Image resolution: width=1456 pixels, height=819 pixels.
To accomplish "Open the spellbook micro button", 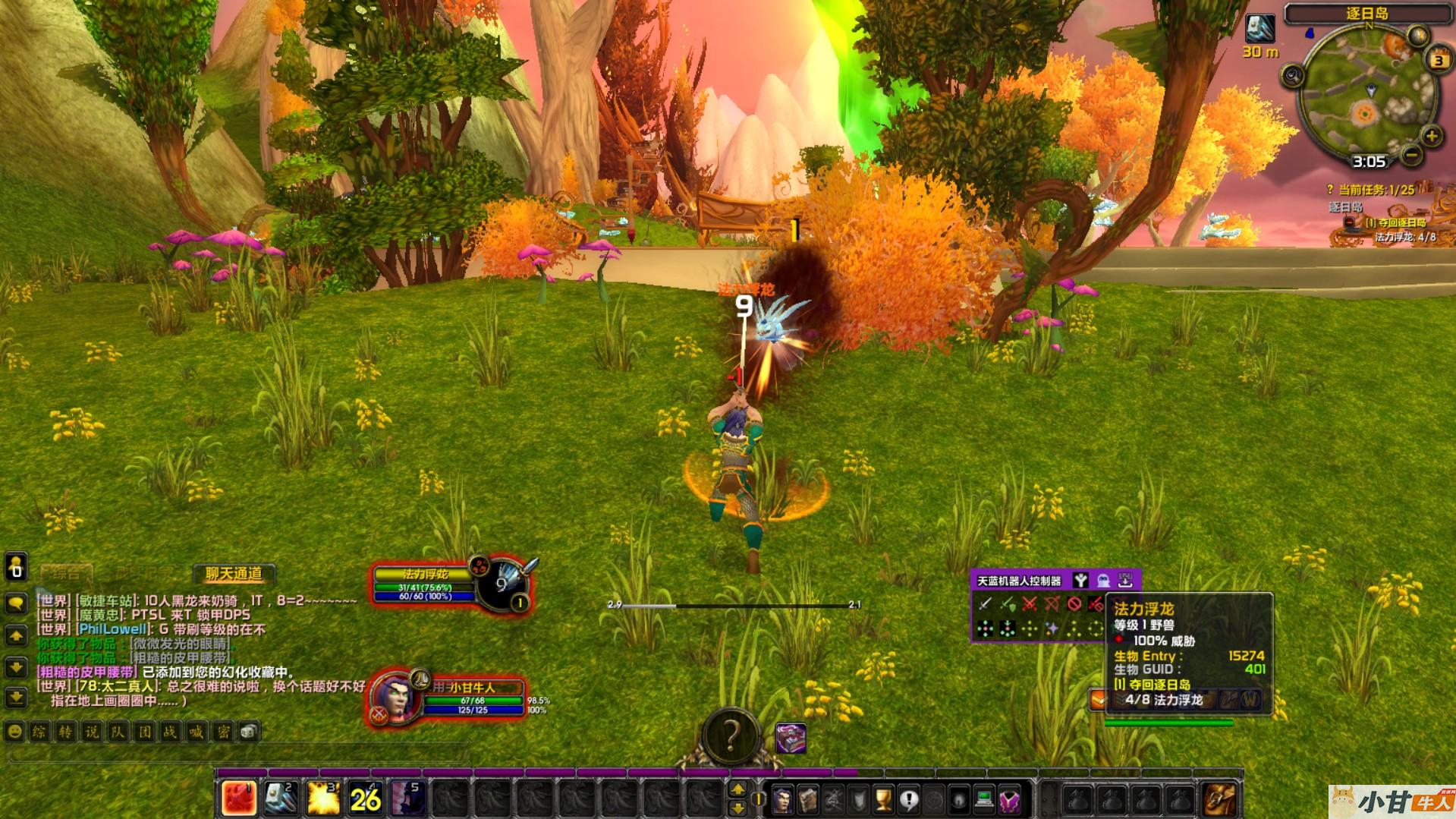I will (x=807, y=799).
